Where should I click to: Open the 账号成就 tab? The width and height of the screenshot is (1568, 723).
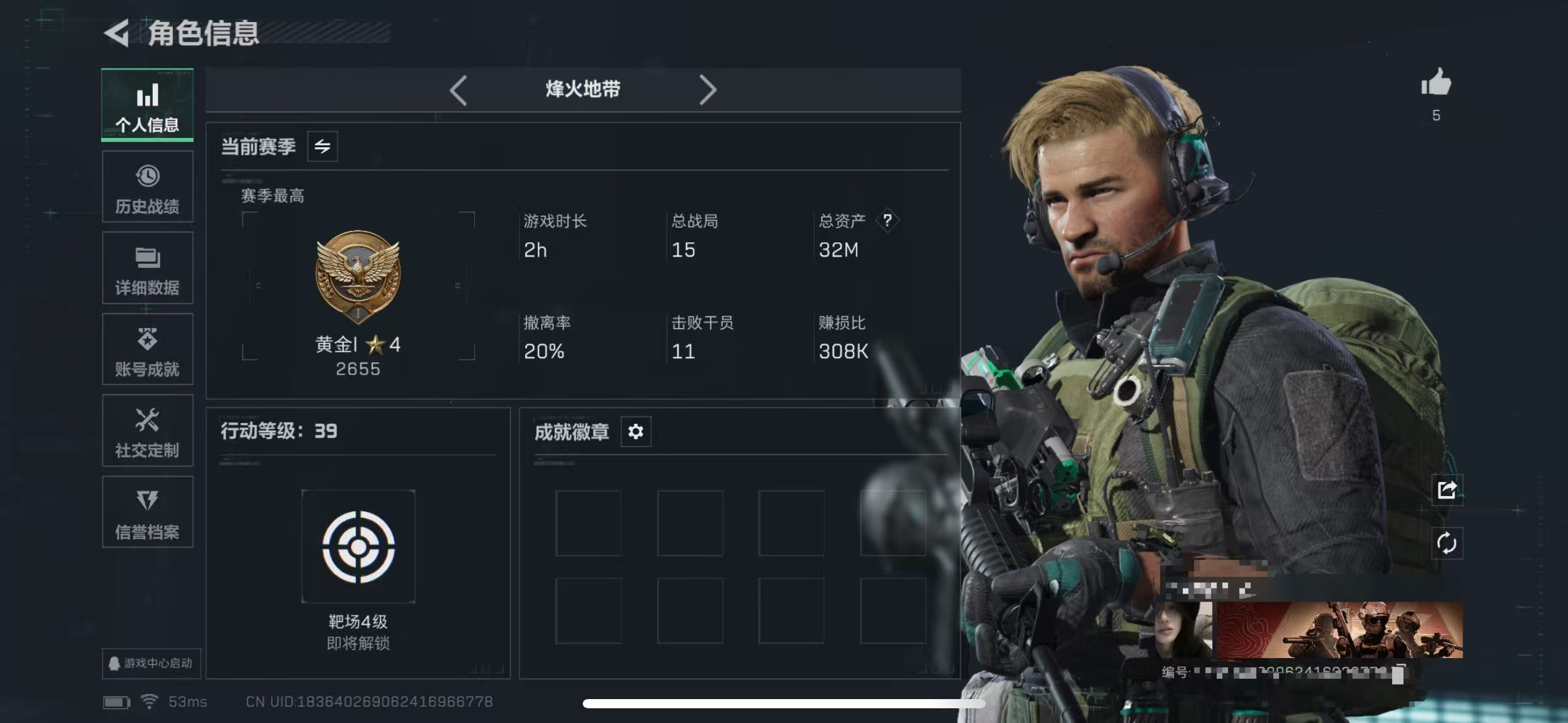[147, 350]
